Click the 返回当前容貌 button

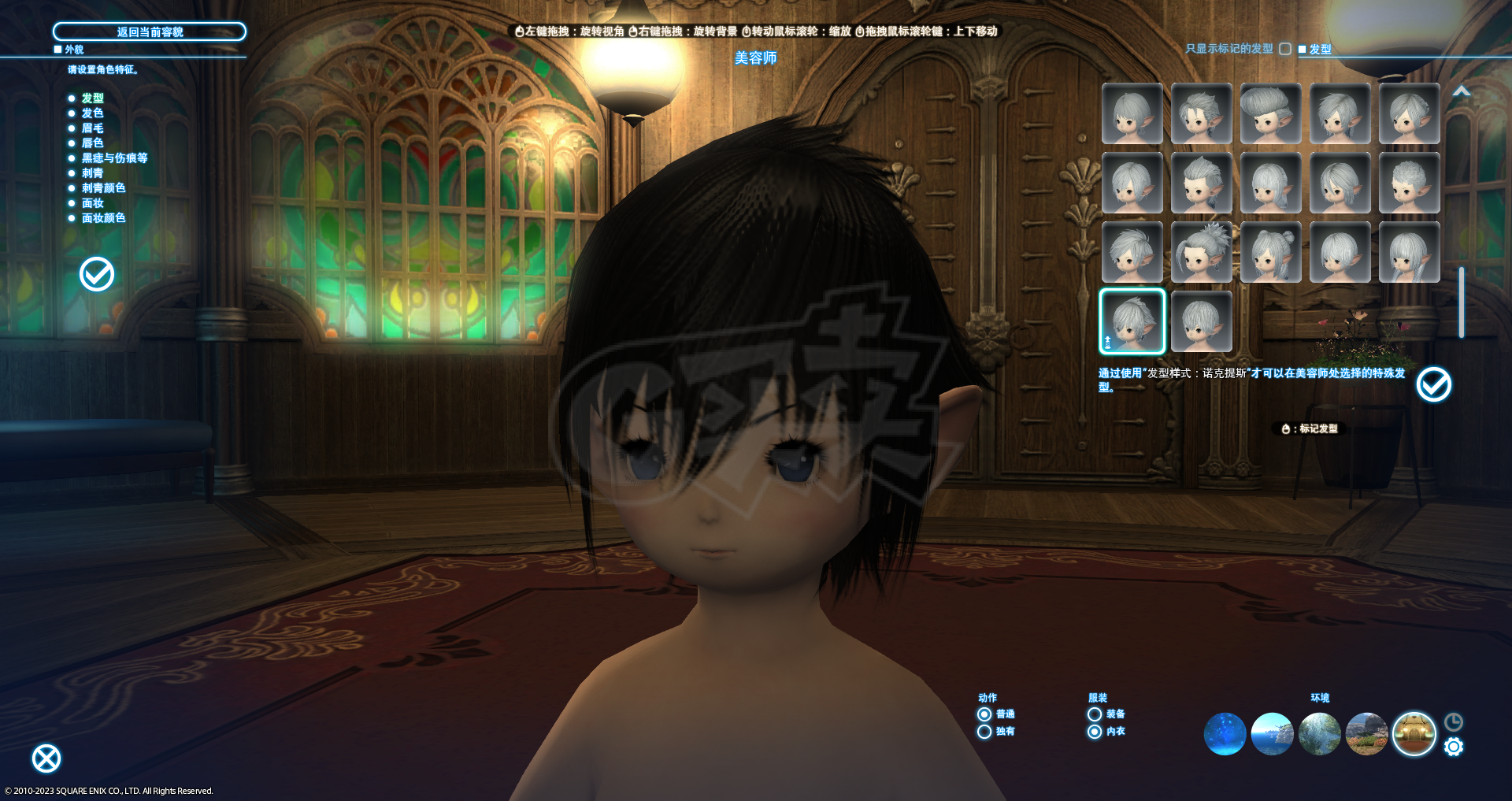tap(150, 32)
